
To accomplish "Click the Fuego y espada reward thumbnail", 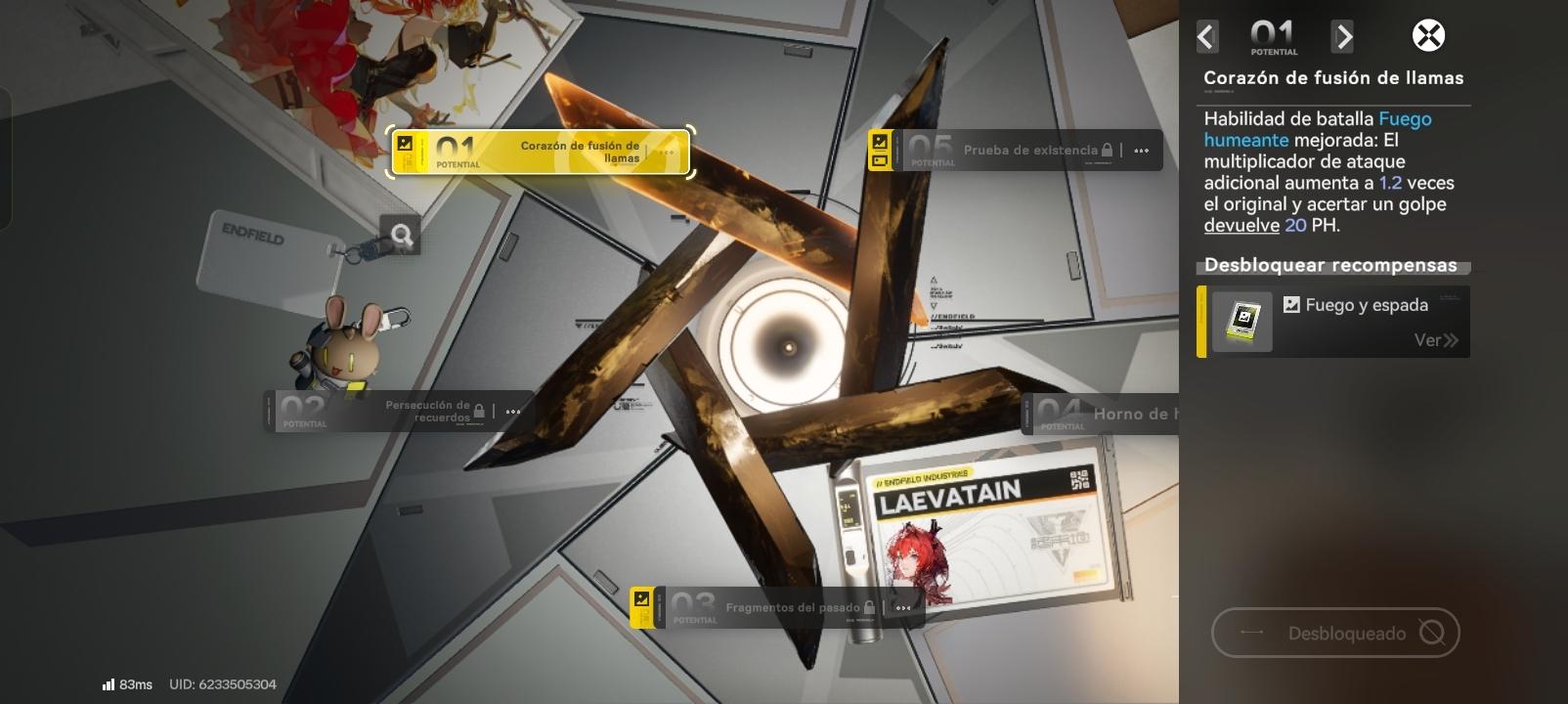I will [x=1242, y=322].
